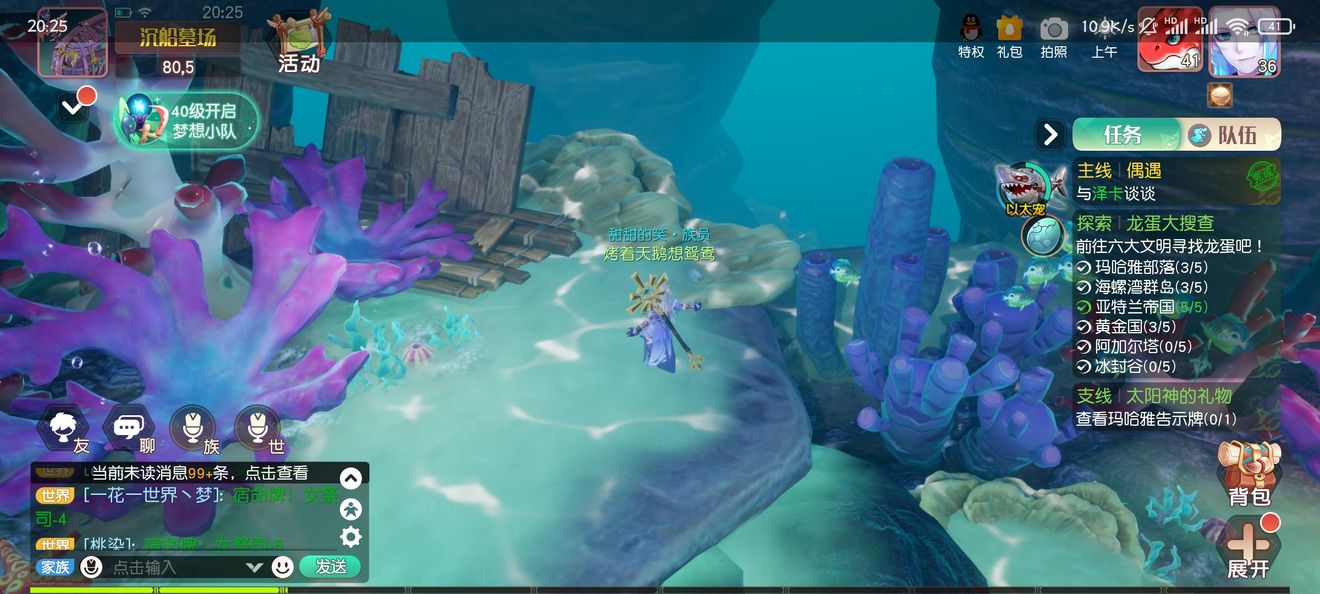This screenshot has height=594, width=1320.
Task: Open the 聊 chat window
Action: point(128,430)
